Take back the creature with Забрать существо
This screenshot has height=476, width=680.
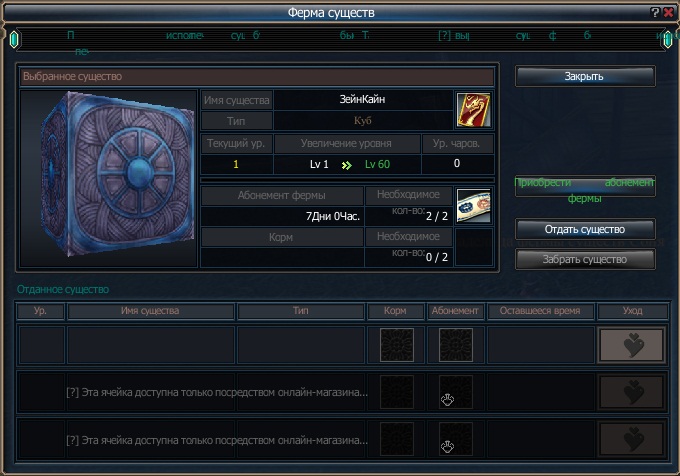pos(585,259)
